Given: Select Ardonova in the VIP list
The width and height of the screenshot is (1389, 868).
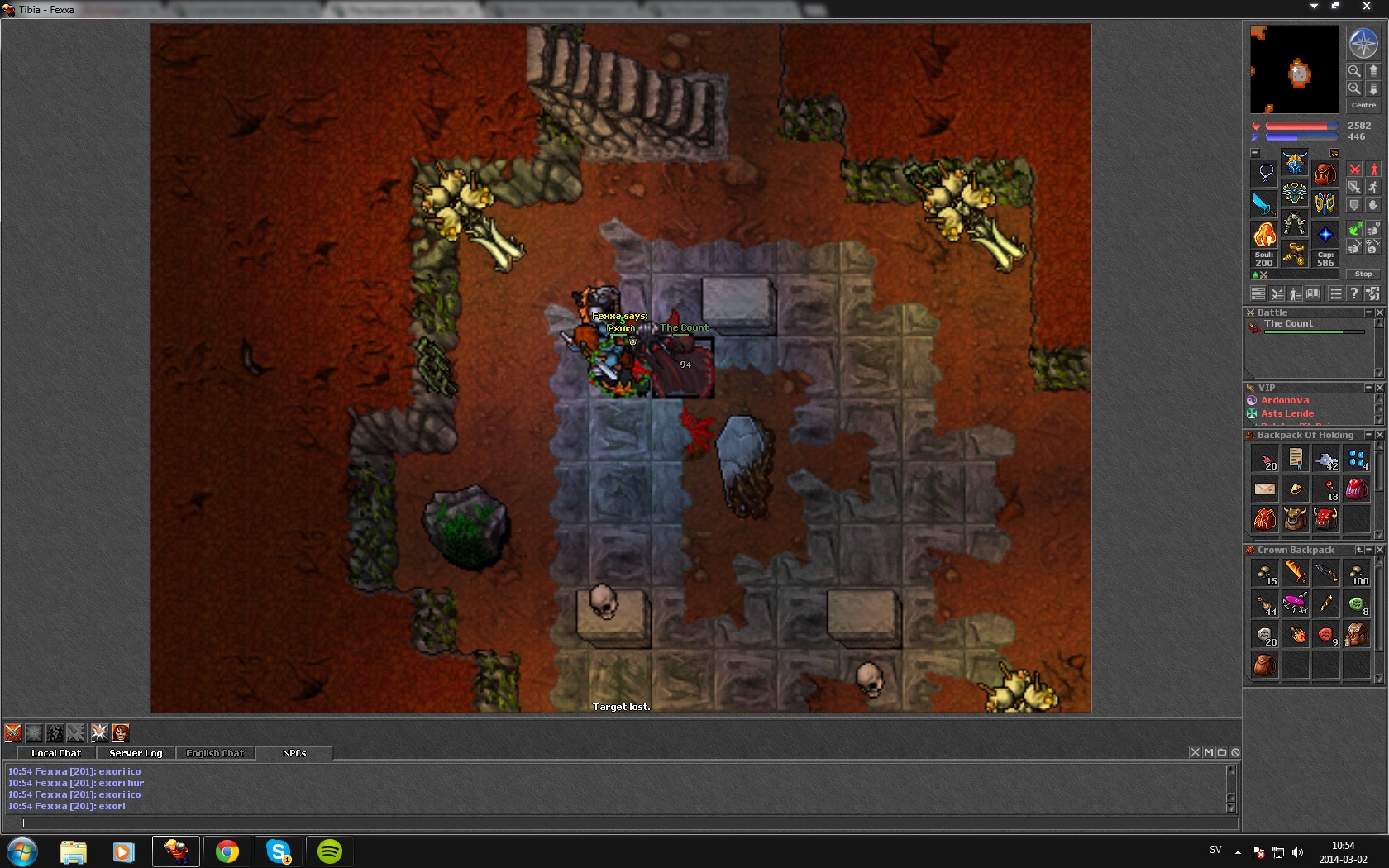Looking at the screenshot, I should pos(1284,400).
